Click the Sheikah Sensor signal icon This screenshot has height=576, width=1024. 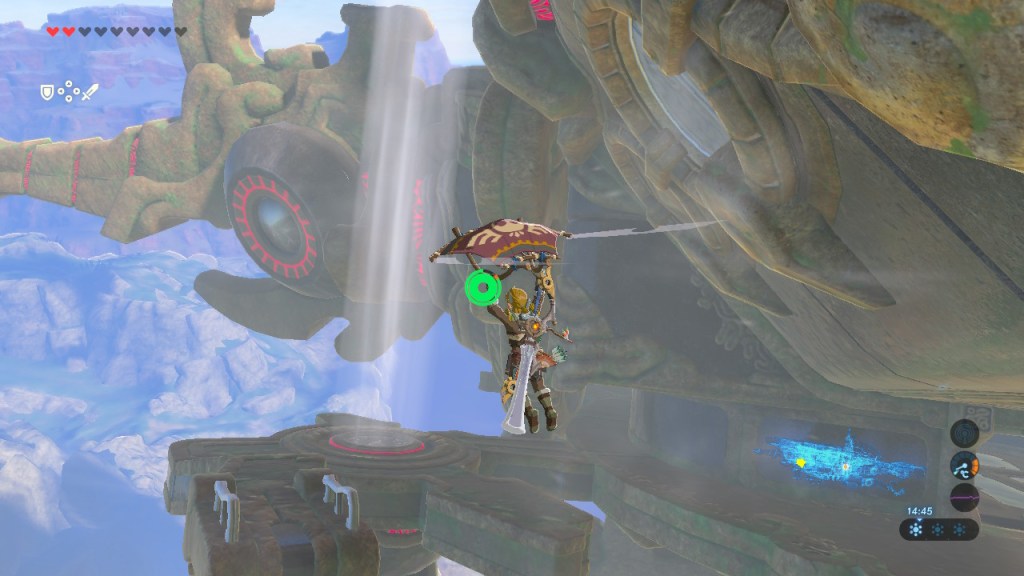click(x=964, y=432)
